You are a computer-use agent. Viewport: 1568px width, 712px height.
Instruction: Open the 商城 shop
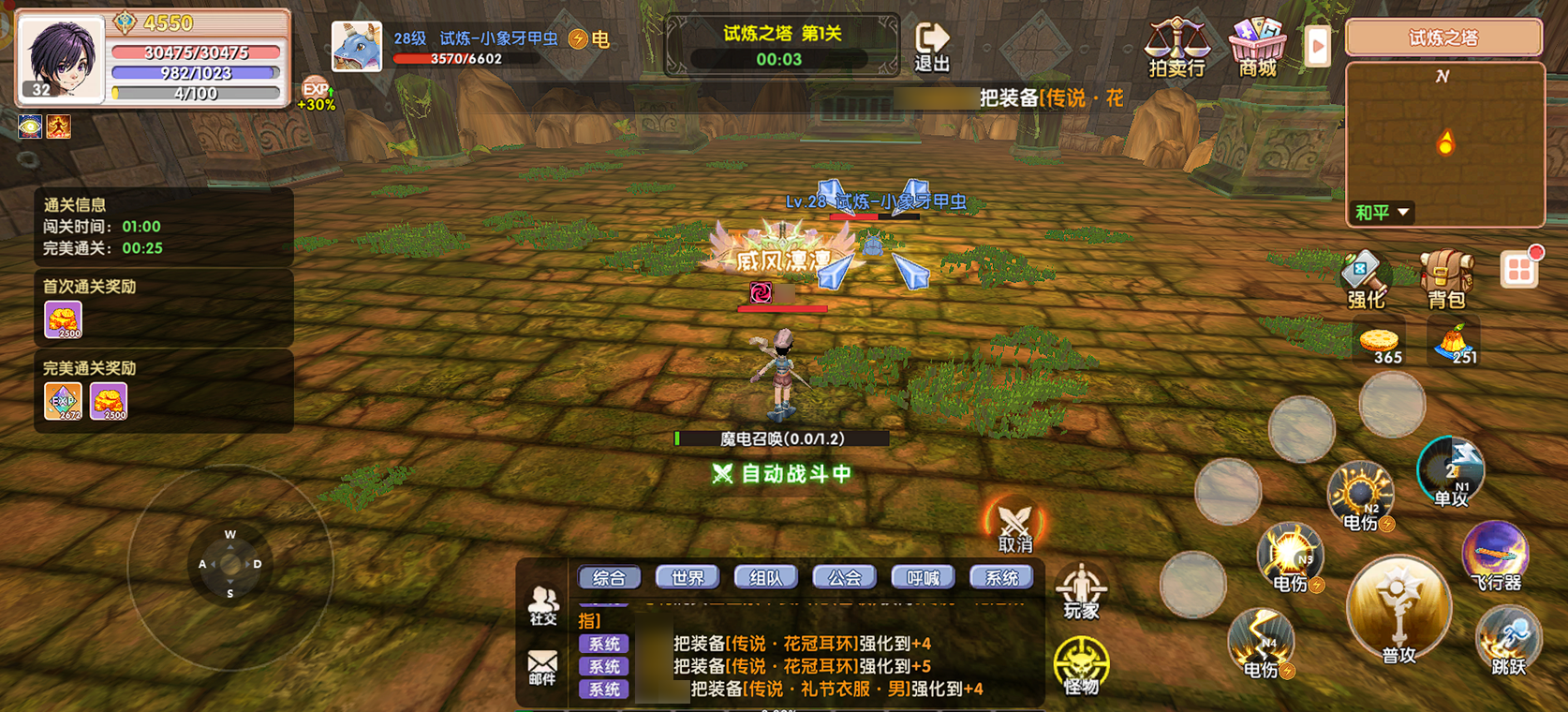pyautogui.click(x=1257, y=47)
